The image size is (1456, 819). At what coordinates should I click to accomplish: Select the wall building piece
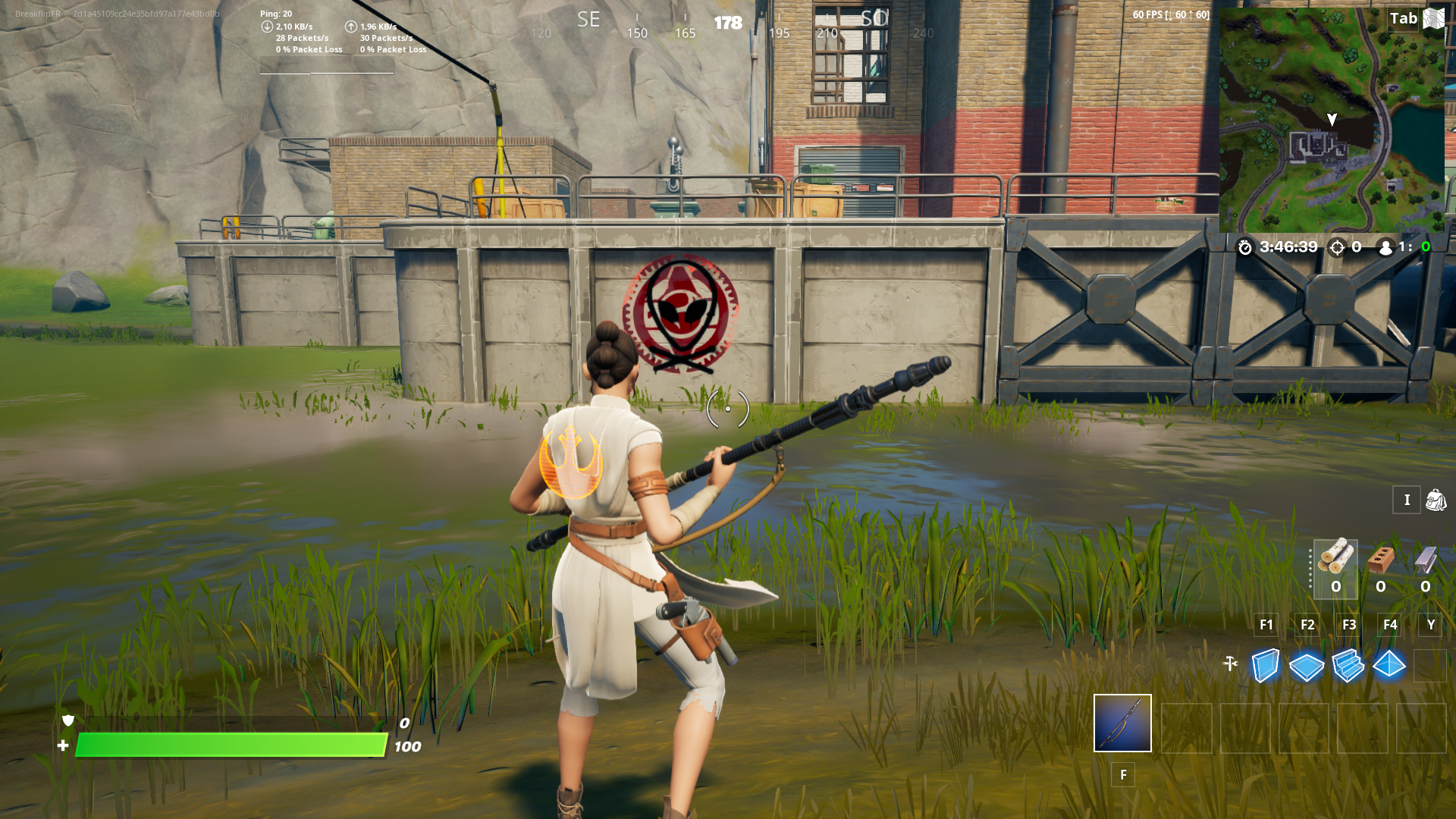tap(1265, 664)
